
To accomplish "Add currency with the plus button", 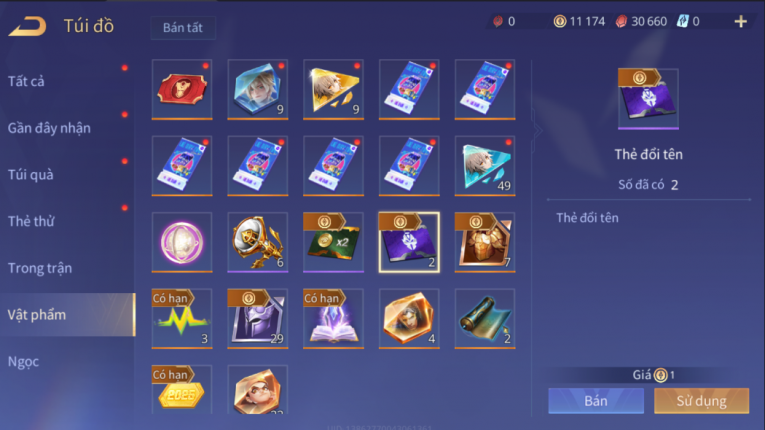I will point(740,21).
